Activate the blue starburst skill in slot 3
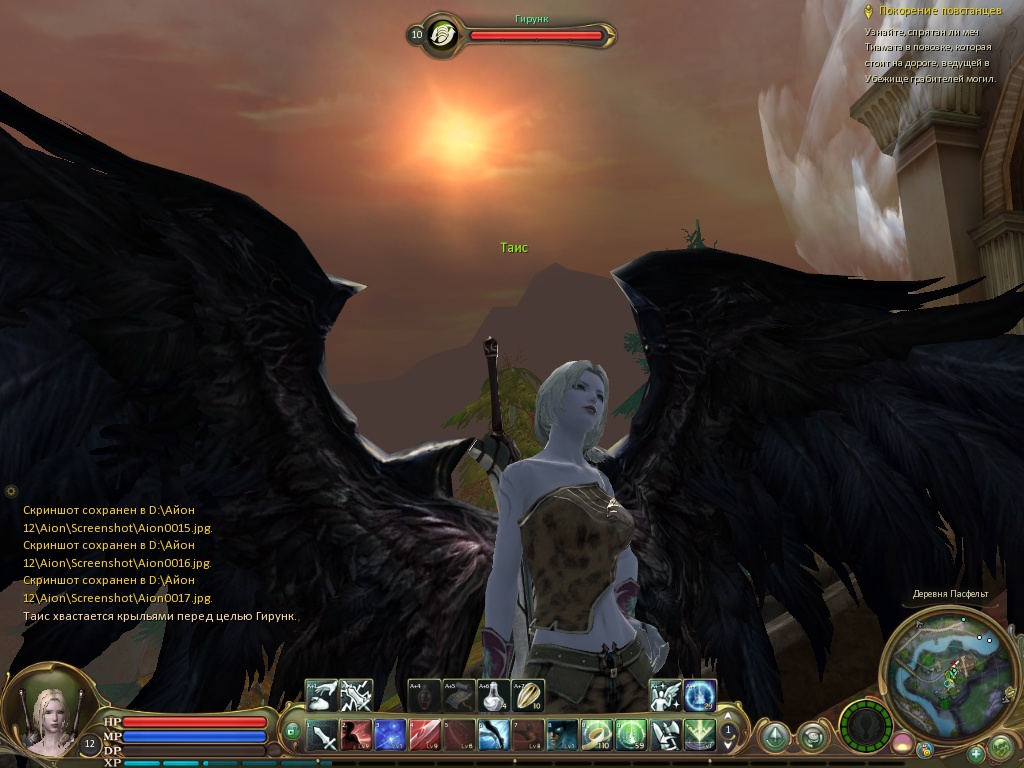The height and width of the screenshot is (768, 1024). (390, 736)
